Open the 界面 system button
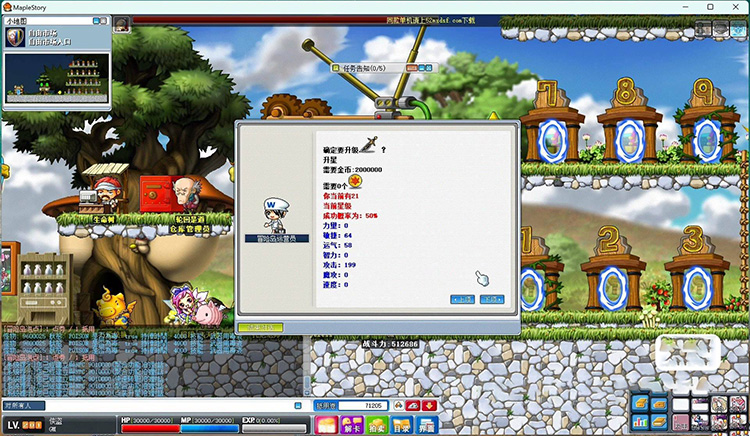Screen dimensions: 750x436 pyautogui.click(x=426, y=425)
